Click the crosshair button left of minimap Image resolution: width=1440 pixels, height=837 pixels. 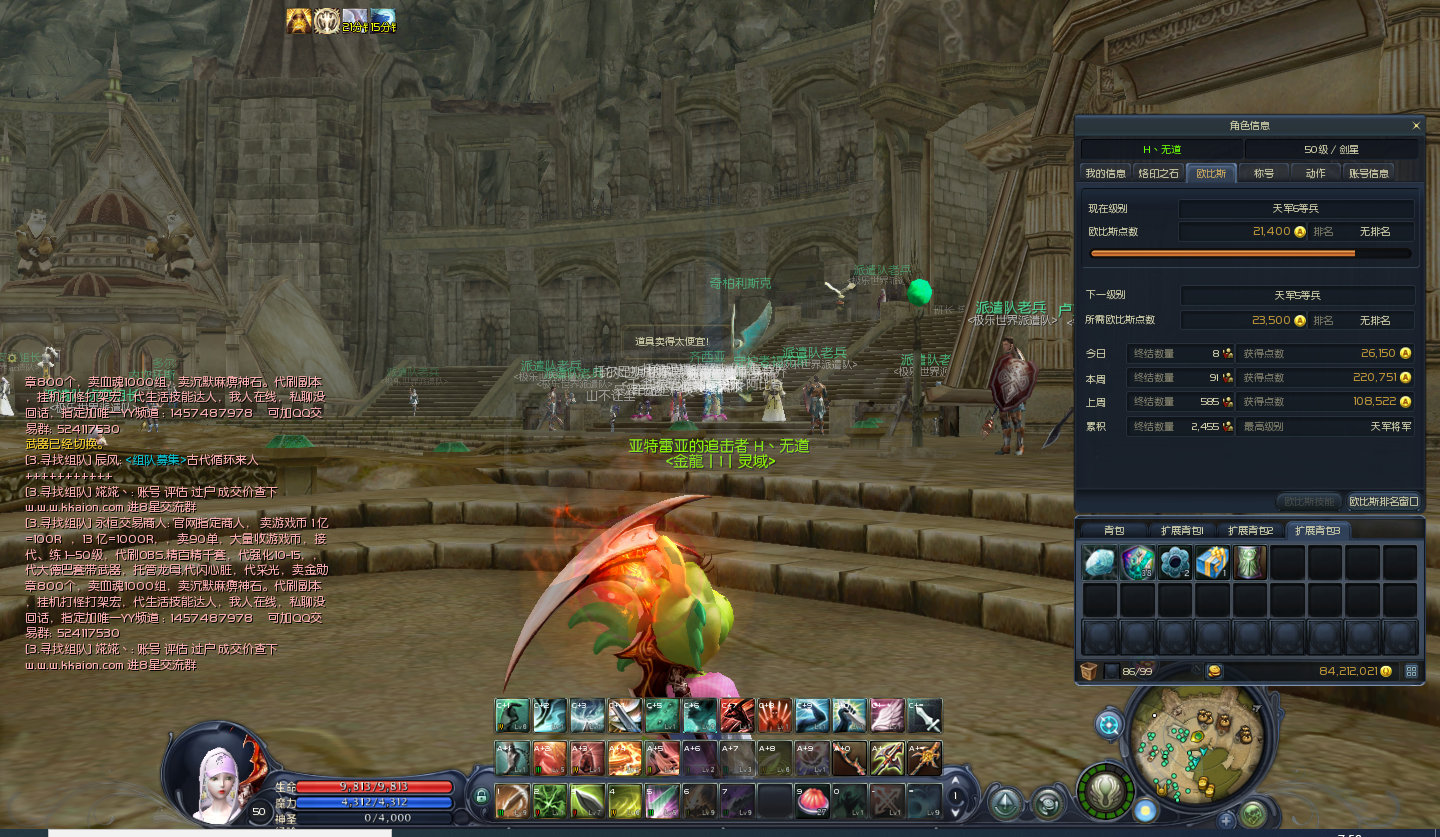click(1108, 724)
